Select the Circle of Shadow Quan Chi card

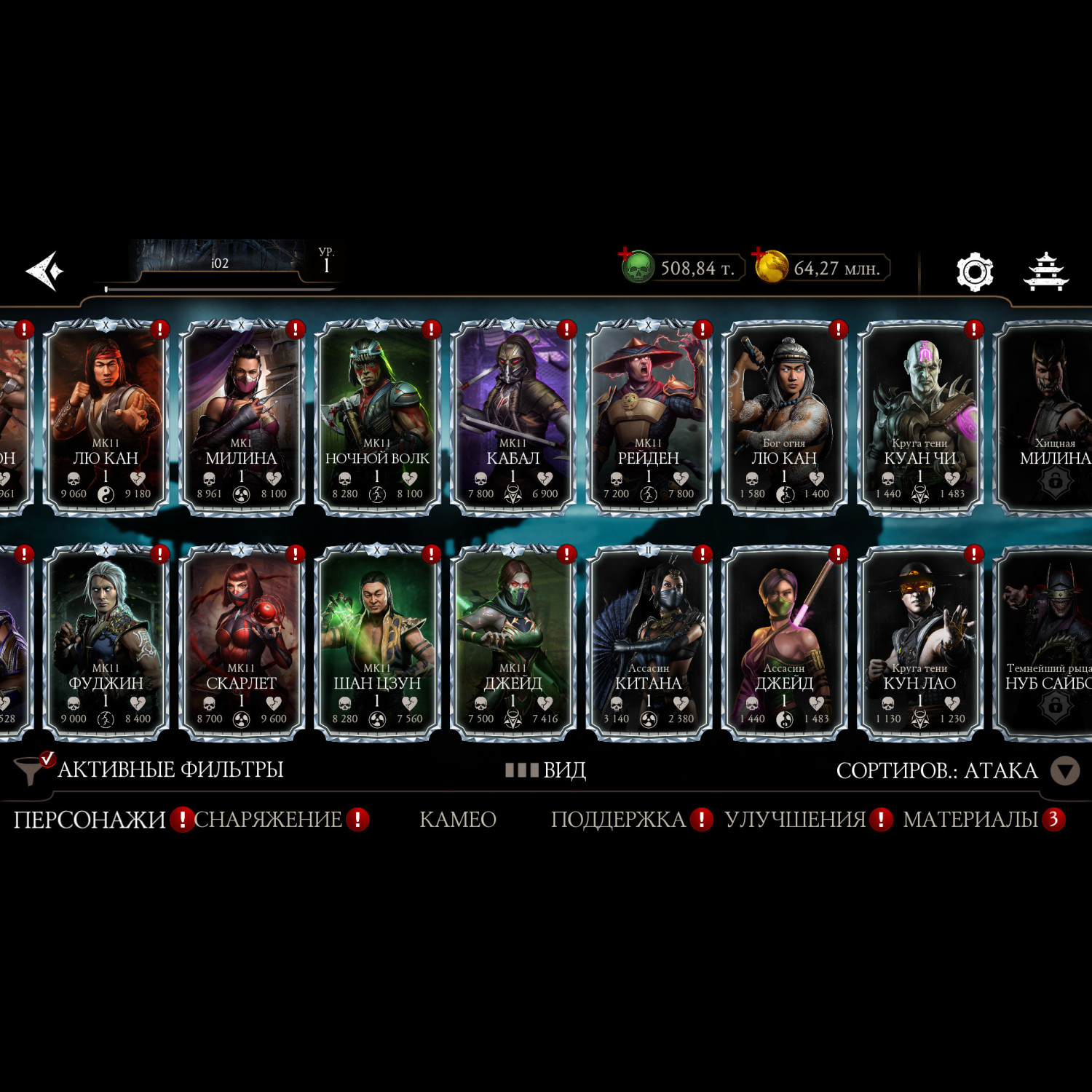919,419
